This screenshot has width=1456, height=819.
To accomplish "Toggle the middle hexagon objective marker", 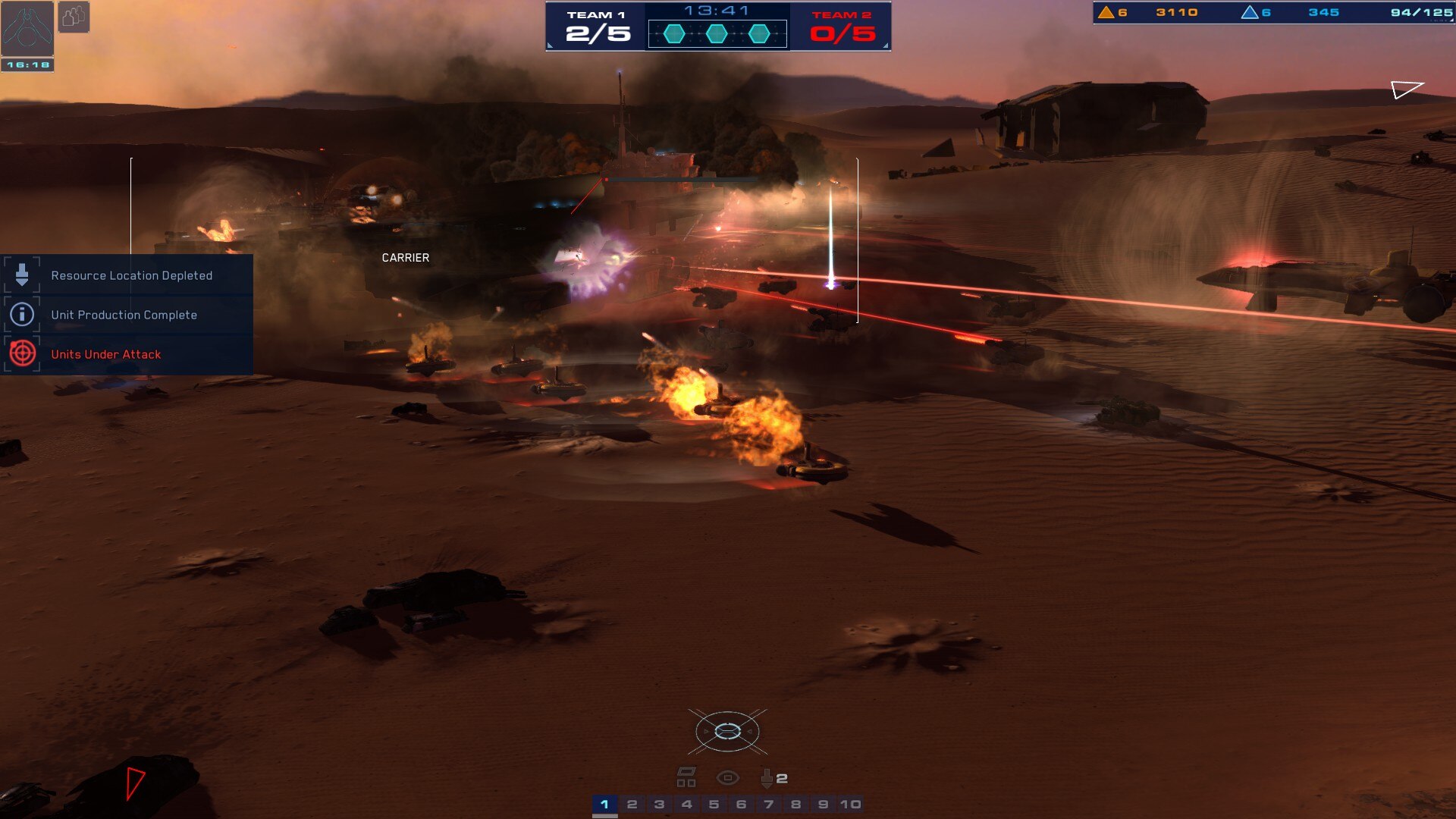I will click(716, 33).
